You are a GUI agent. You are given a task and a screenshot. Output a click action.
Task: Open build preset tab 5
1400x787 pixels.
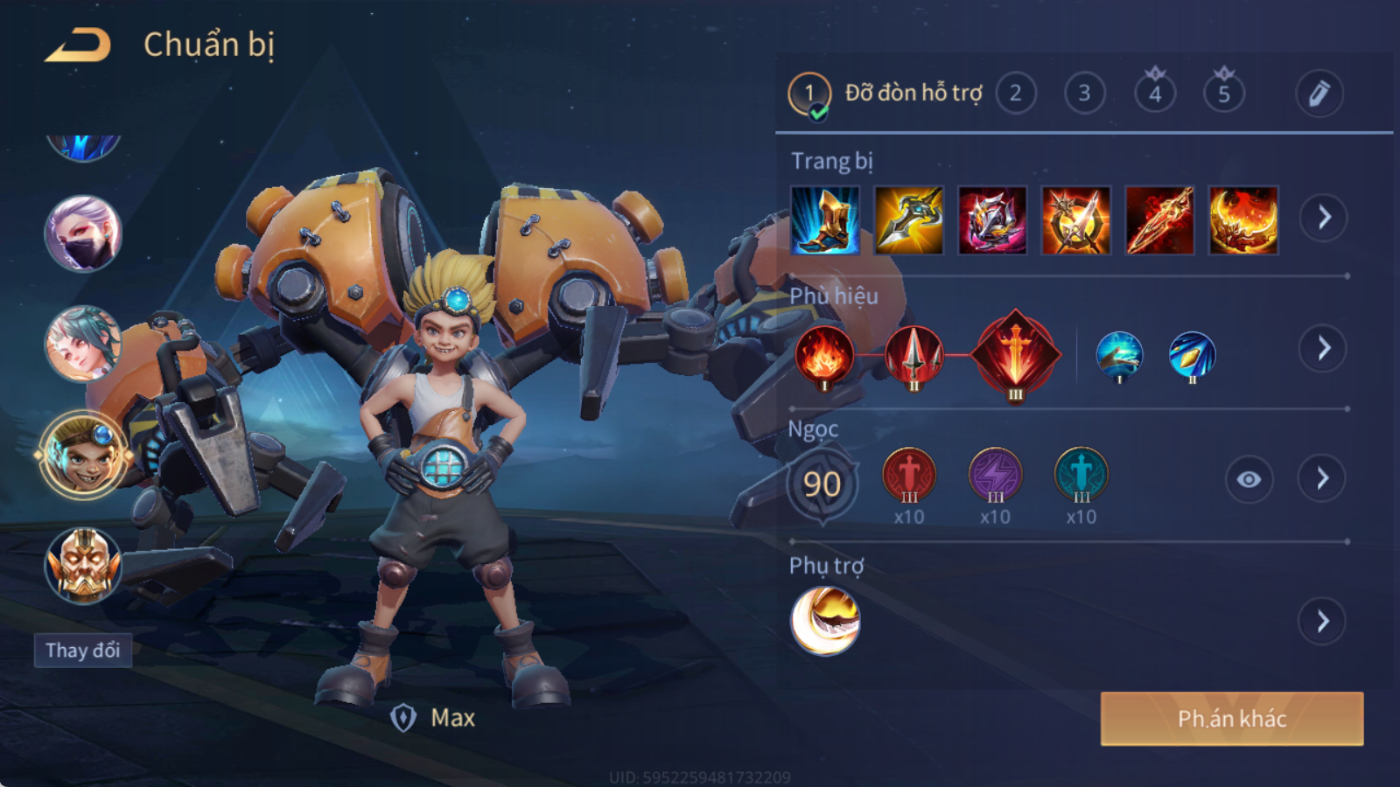pos(1224,94)
